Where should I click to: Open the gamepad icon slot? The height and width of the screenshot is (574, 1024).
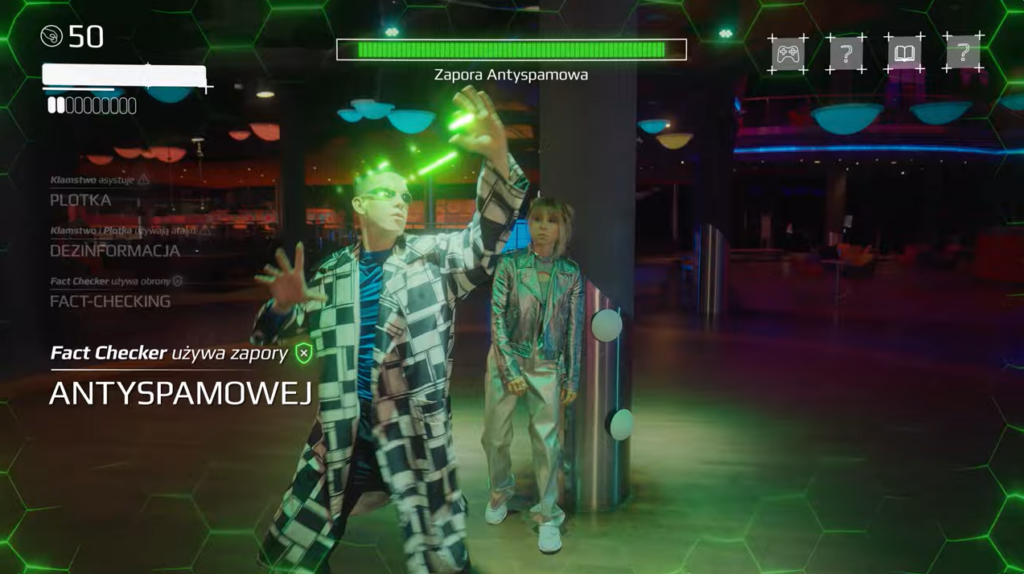788,53
